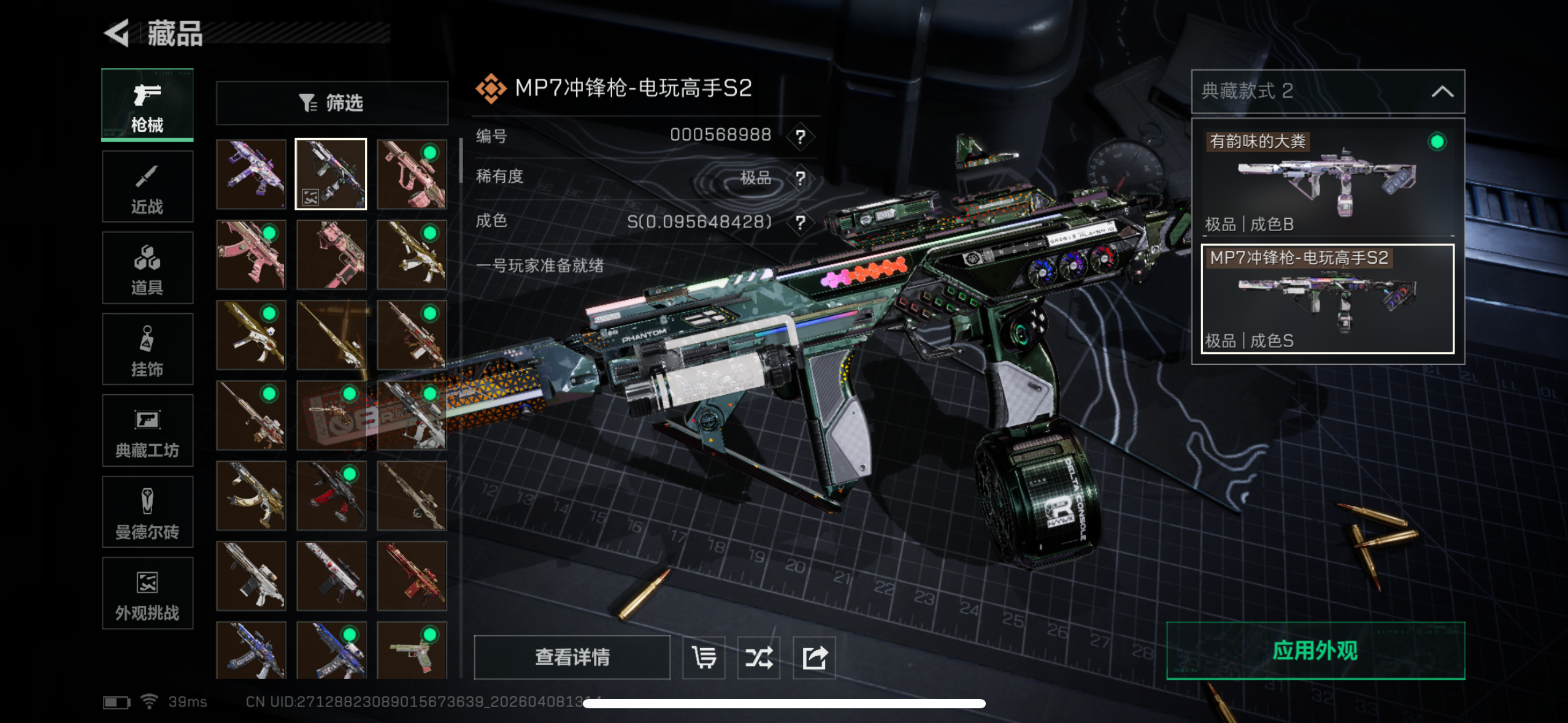The height and width of the screenshot is (723, 1568).
Task: Apply the skin with 应用外观
Action: tap(1315, 651)
